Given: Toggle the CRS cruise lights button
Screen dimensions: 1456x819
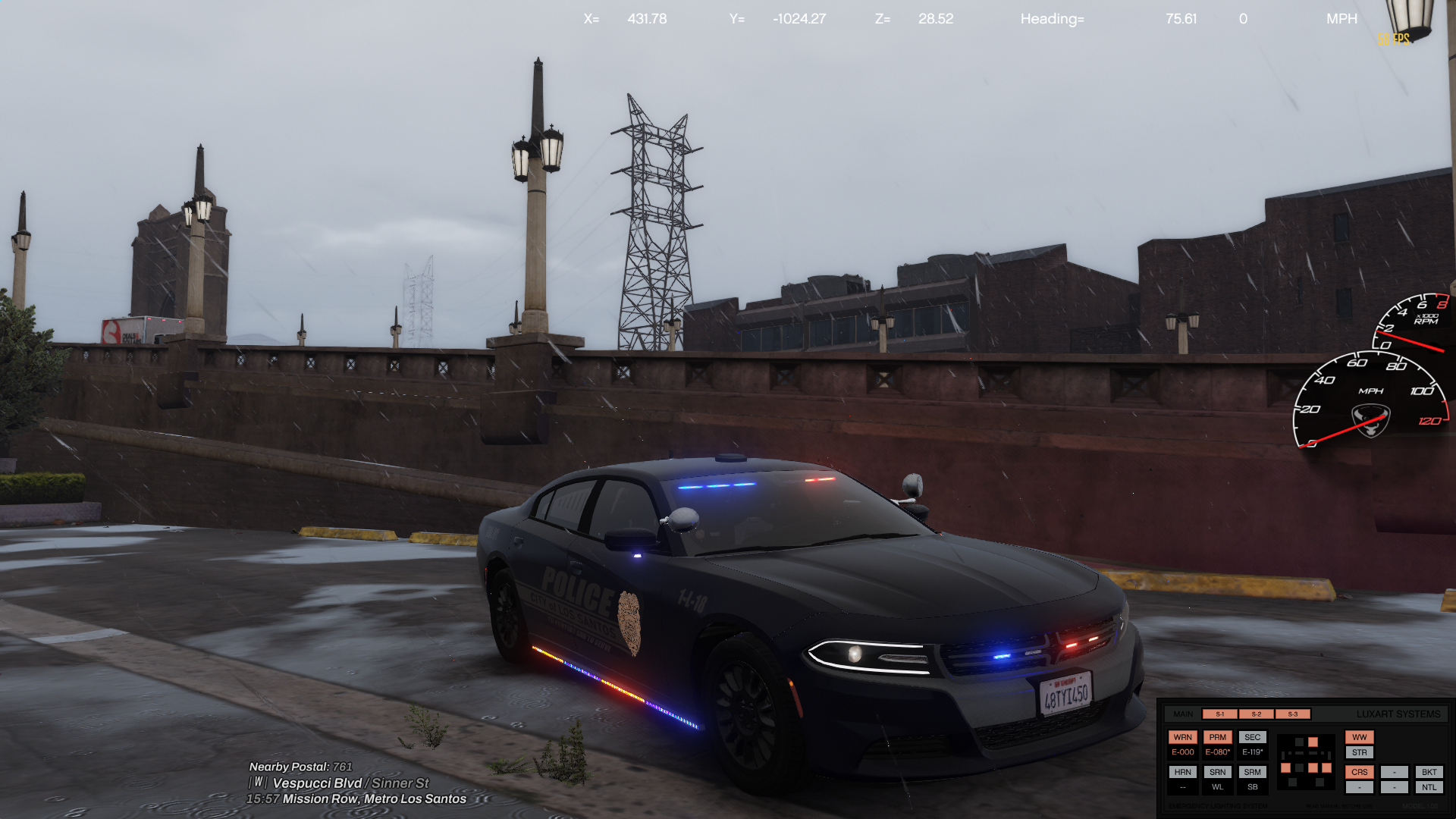Looking at the screenshot, I should [1359, 772].
